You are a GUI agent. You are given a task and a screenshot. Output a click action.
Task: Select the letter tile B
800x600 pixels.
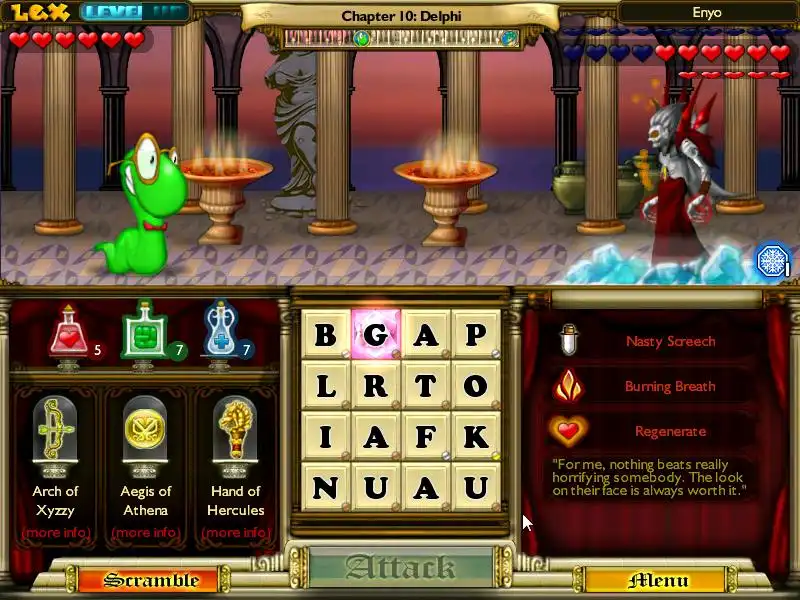pyautogui.click(x=326, y=335)
